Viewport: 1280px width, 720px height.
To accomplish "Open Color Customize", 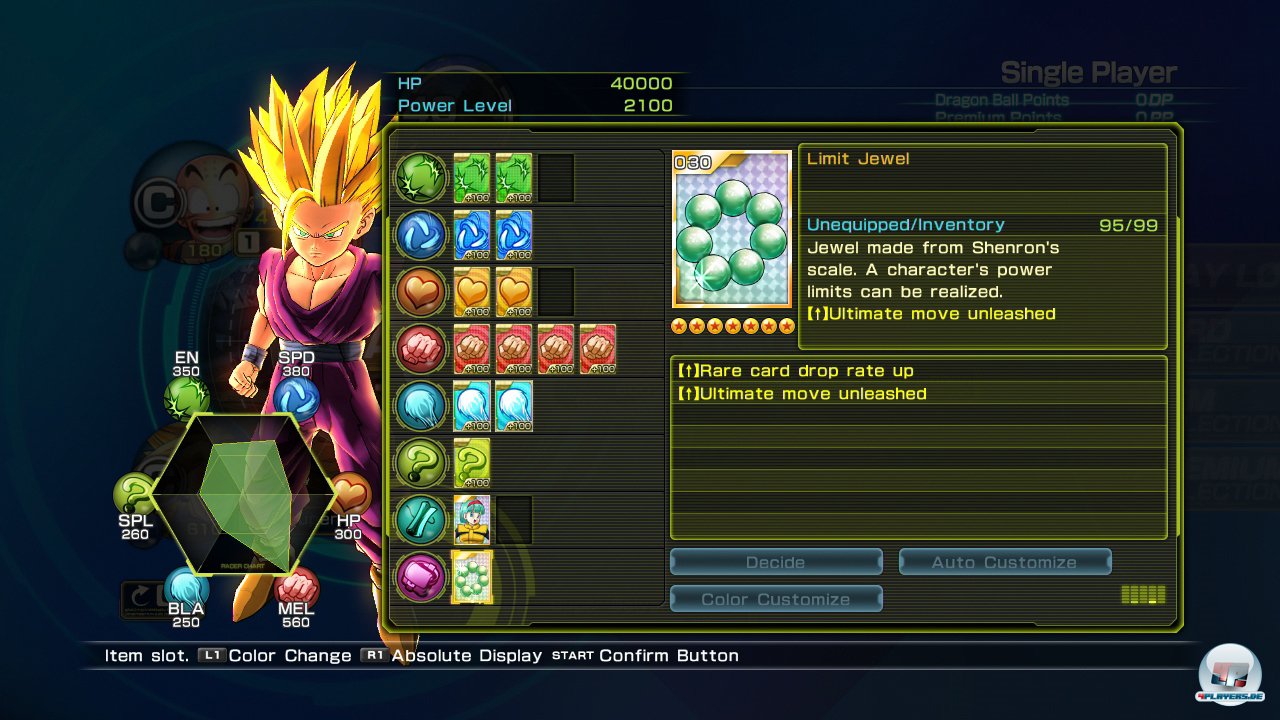I will click(775, 599).
